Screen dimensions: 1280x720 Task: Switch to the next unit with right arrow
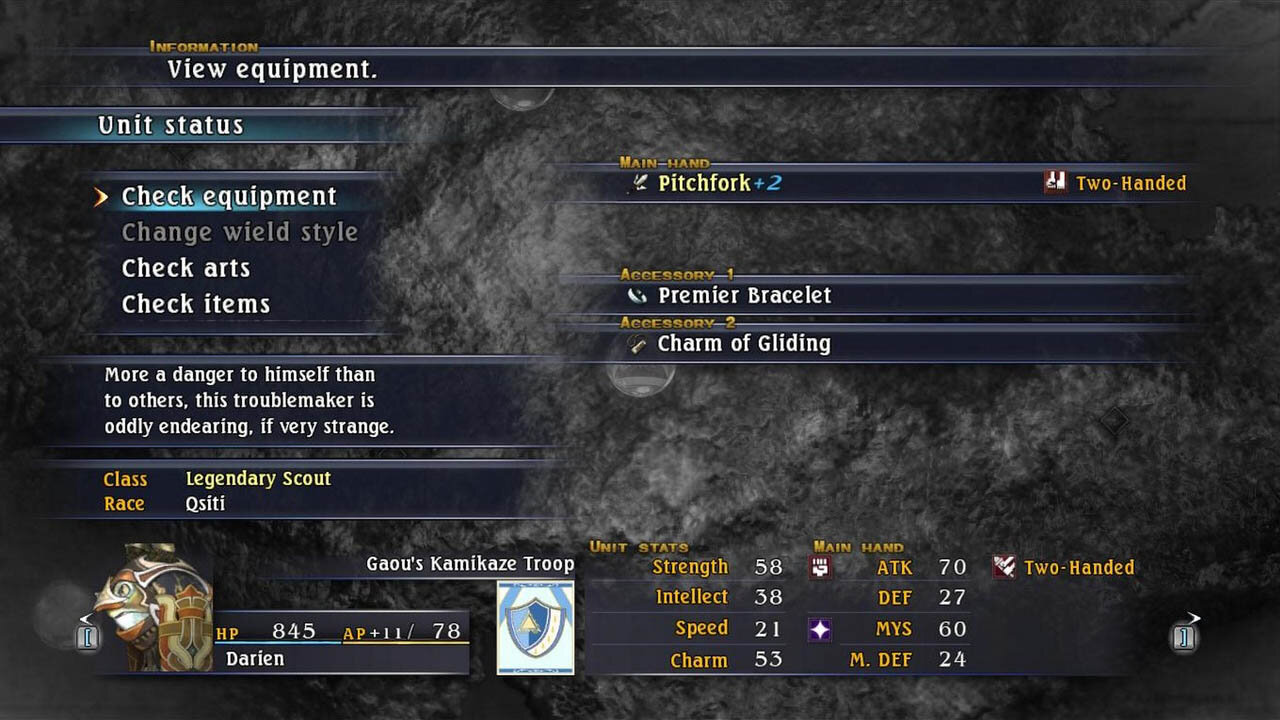pyautogui.click(x=1185, y=634)
